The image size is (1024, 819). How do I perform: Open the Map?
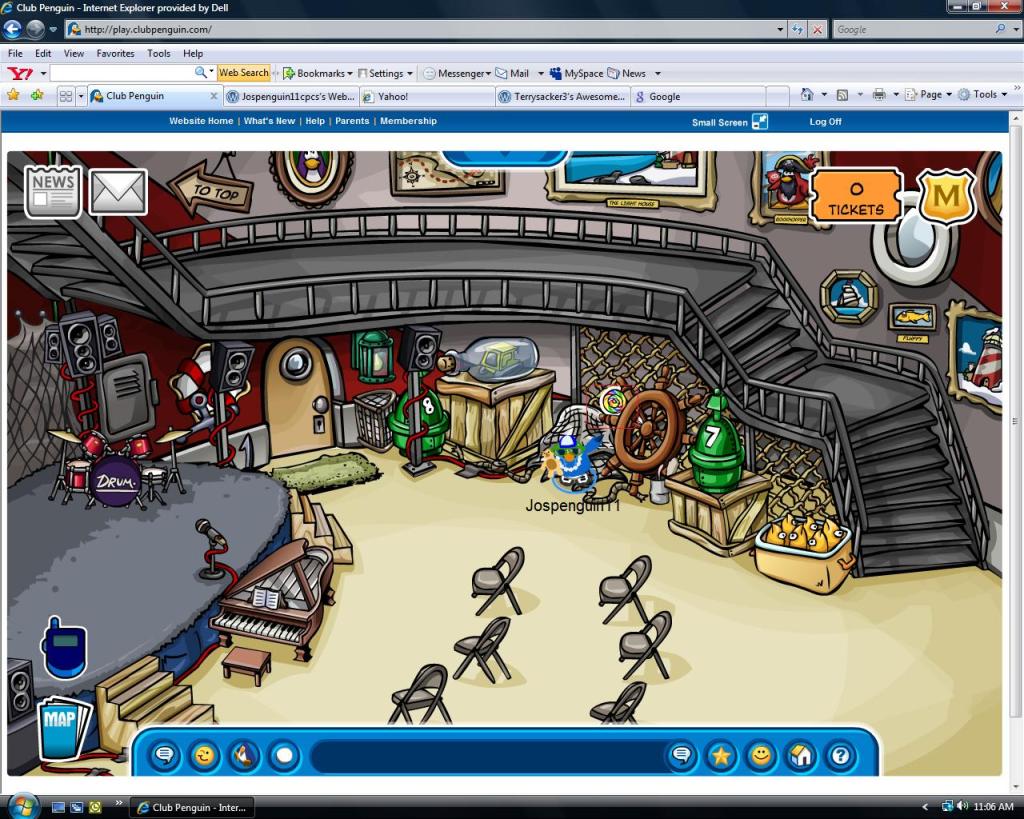coord(64,727)
